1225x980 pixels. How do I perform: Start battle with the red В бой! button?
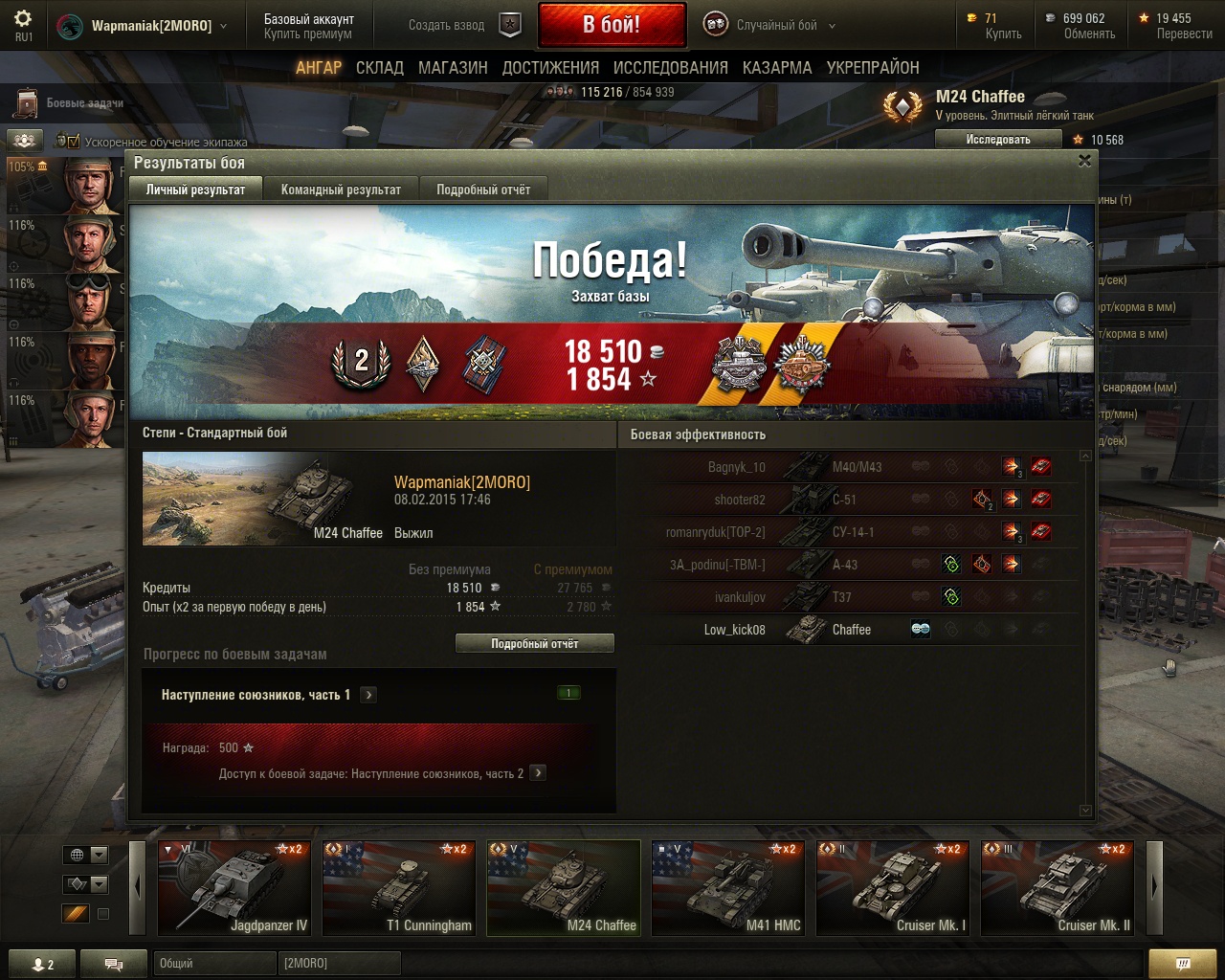point(612,25)
